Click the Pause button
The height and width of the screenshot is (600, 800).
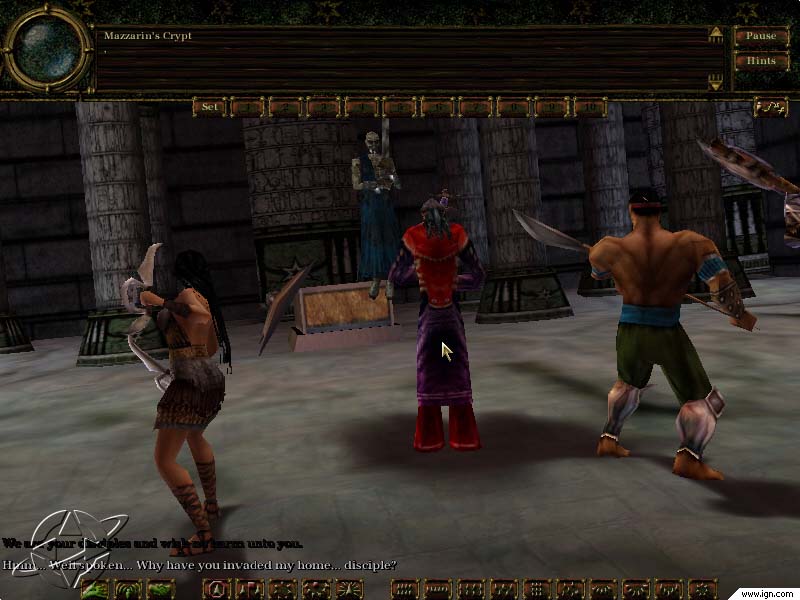[760, 37]
